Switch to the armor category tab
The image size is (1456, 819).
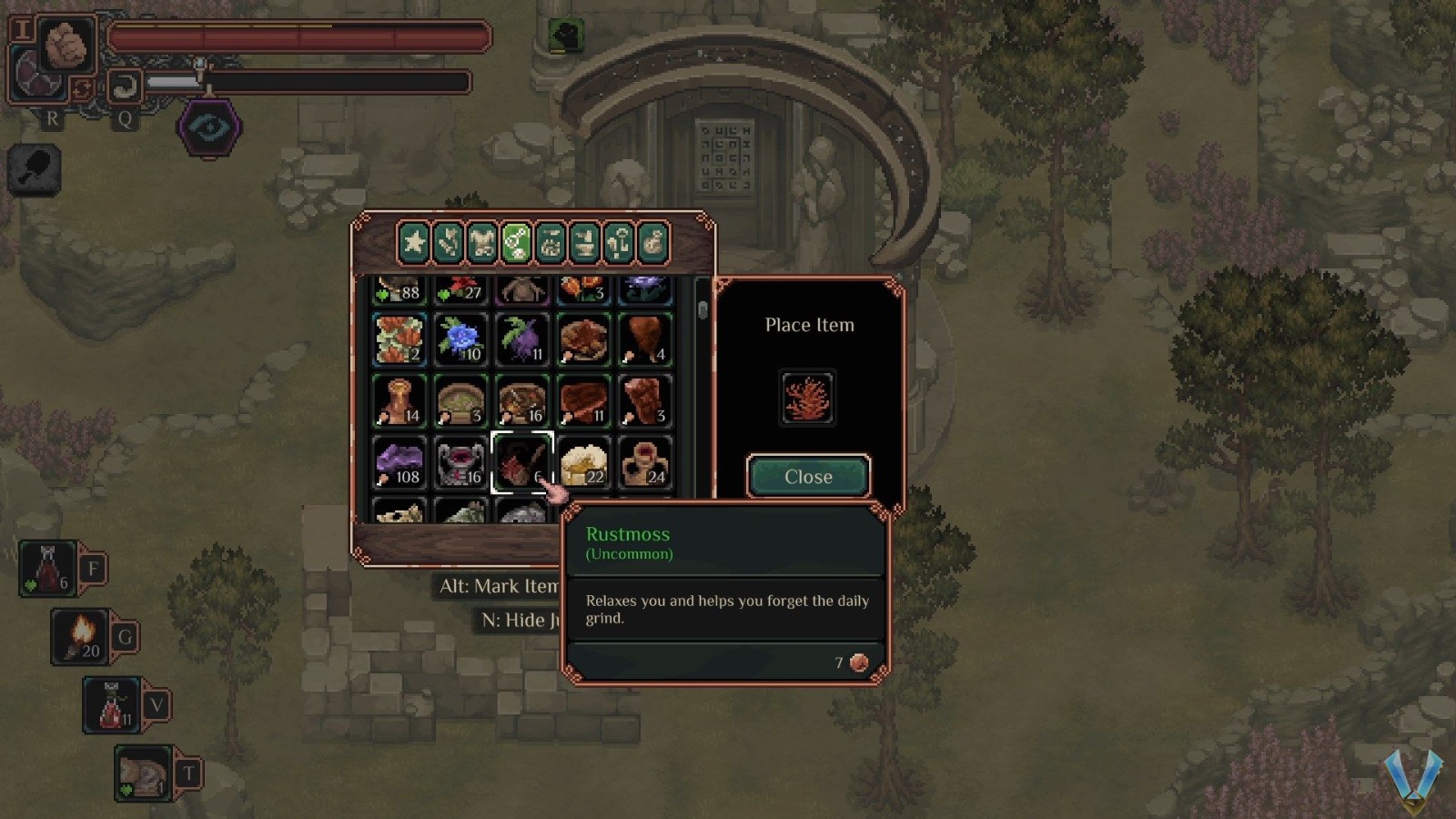click(482, 243)
